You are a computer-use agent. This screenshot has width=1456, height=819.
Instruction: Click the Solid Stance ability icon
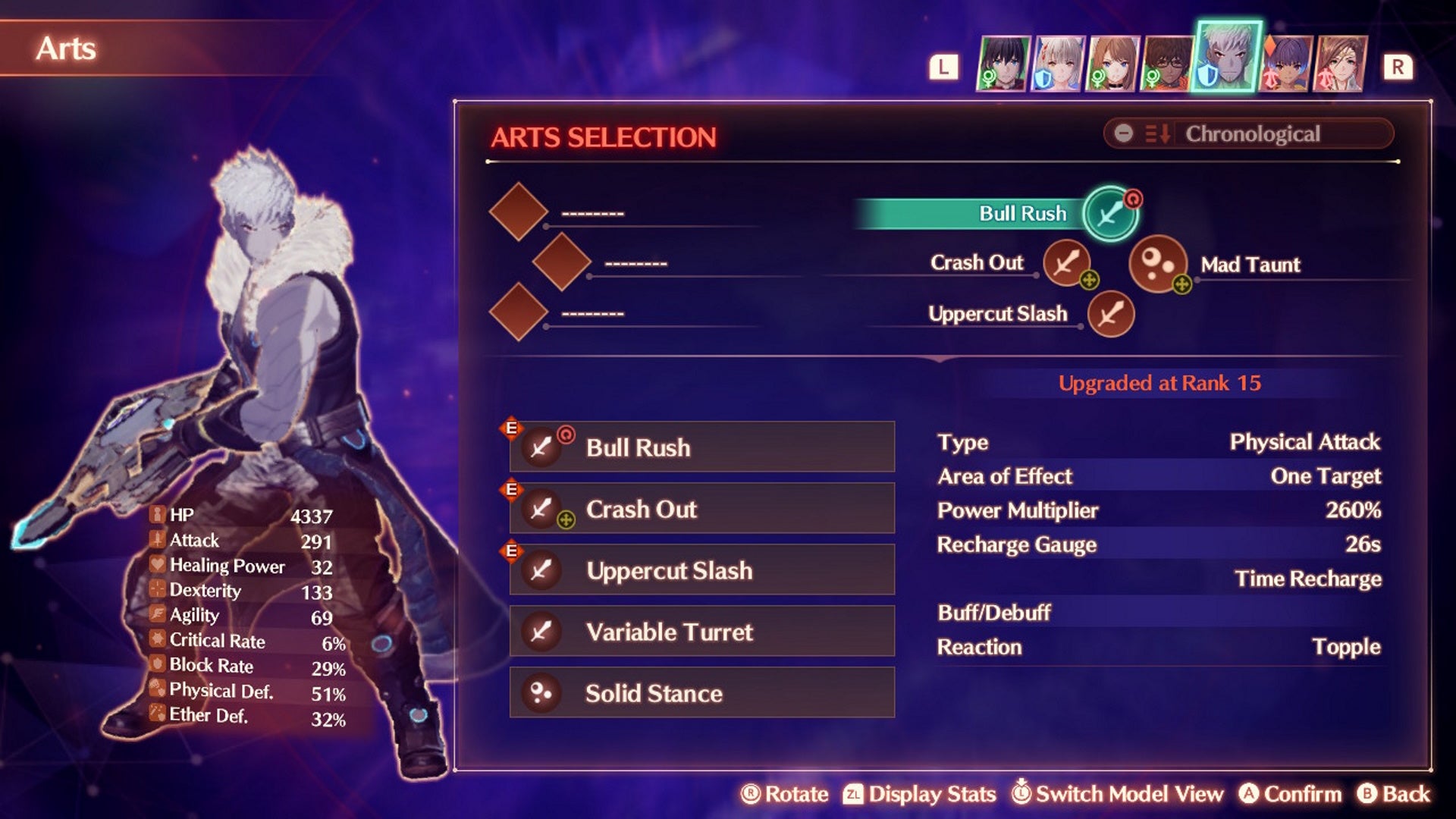click(541, 692)
